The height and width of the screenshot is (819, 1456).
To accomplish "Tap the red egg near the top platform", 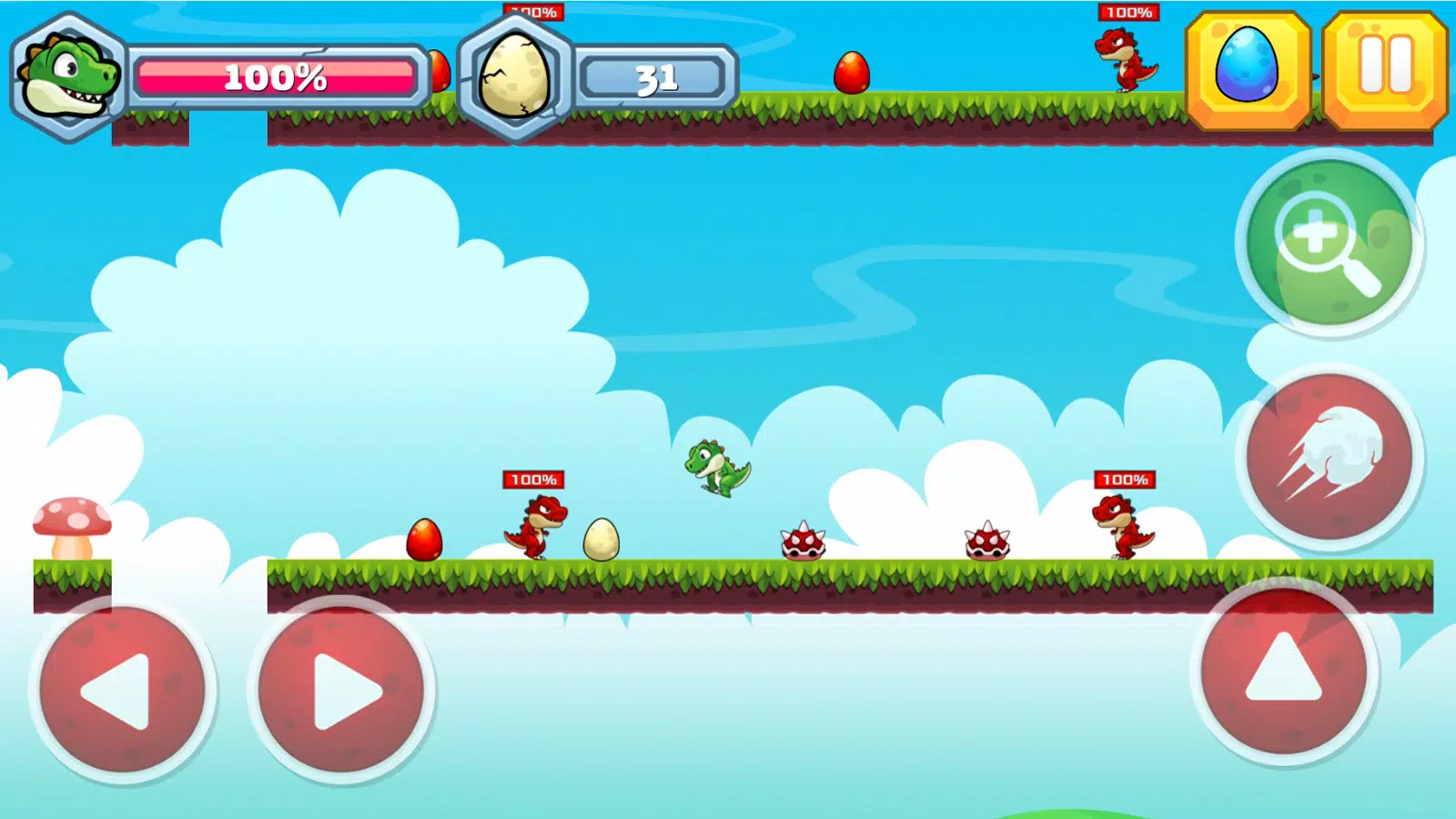I will [851, 73].
